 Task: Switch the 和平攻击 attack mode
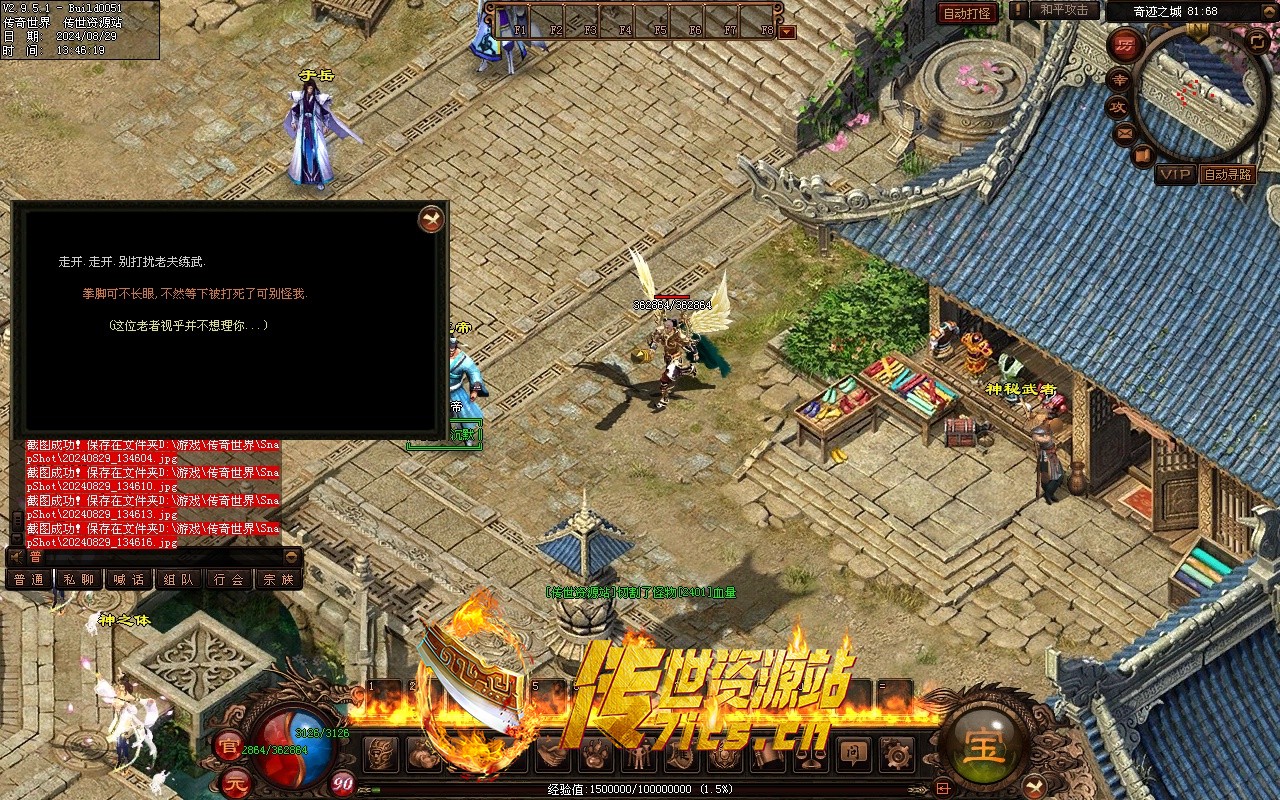pos(1064,10)
